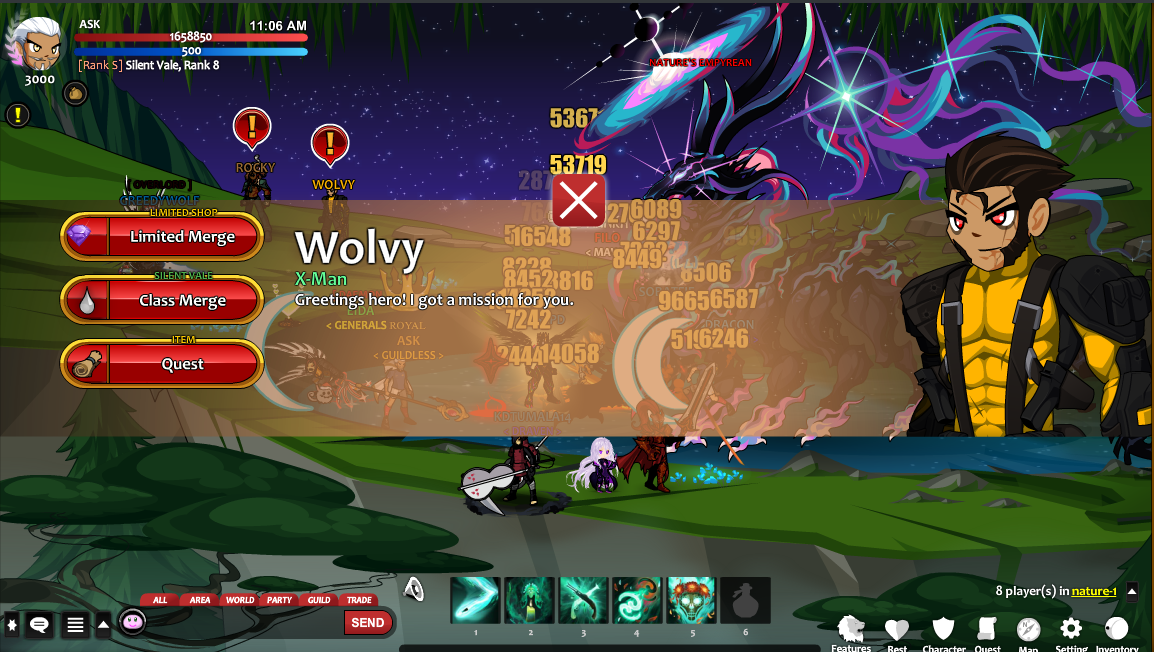This screenshot has width=1154, height=652.
Task: Open the pink smiley emote picker
Action: [x=132, y=622]
